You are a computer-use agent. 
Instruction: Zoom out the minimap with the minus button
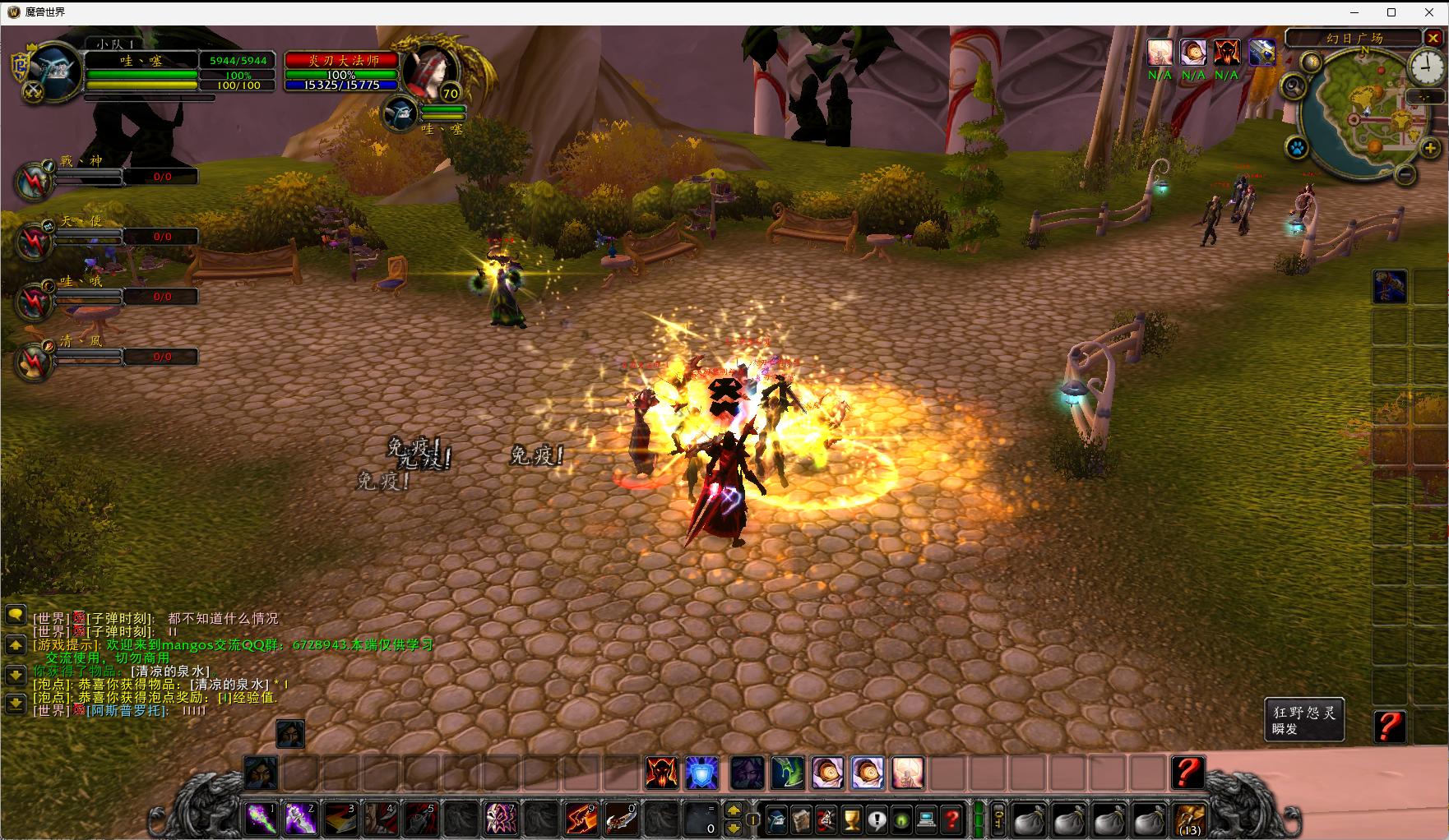point(1405,173)
